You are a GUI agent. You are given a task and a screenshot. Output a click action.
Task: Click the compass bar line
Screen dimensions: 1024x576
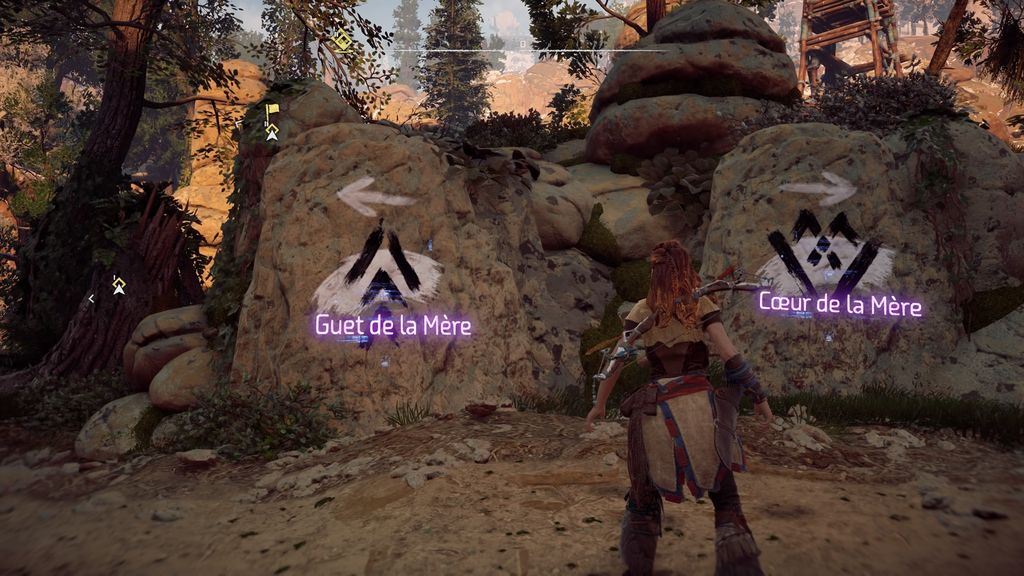click(x=530, y=50)
